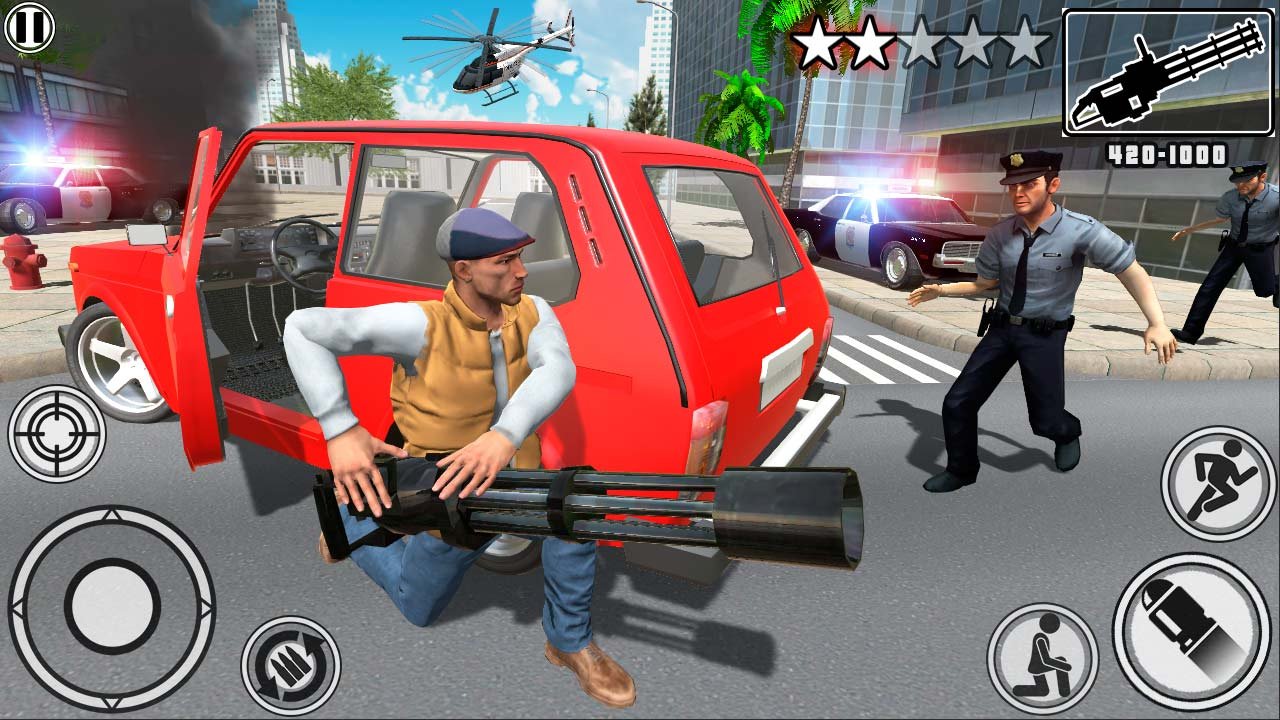Tap the minigun weapon selector
The image size is (1280, 720).
[1167, 73]
